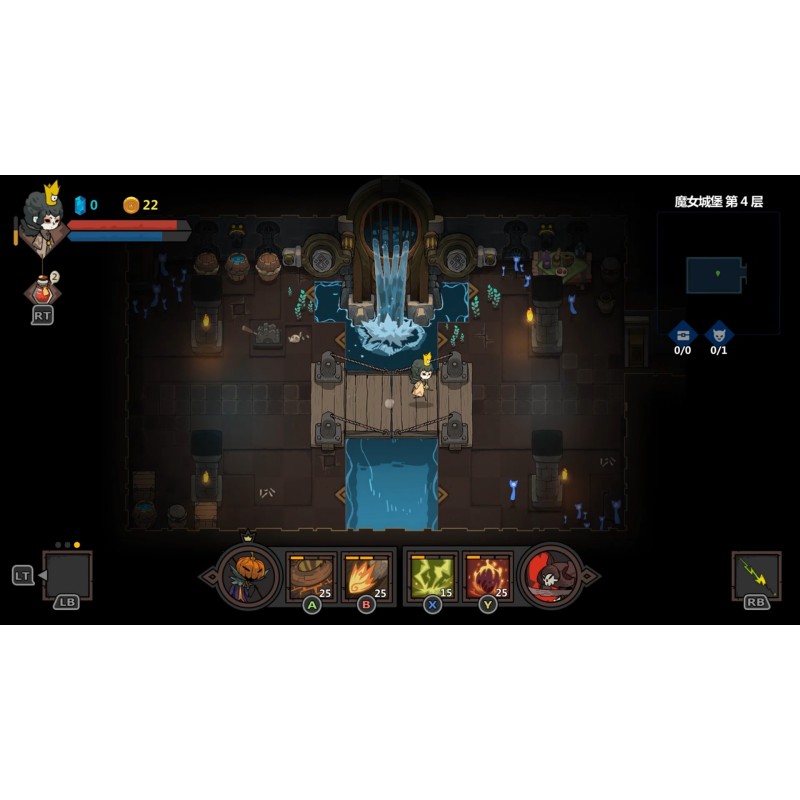Click the empty square item slot
800x800 pixels.
point(68,575)
